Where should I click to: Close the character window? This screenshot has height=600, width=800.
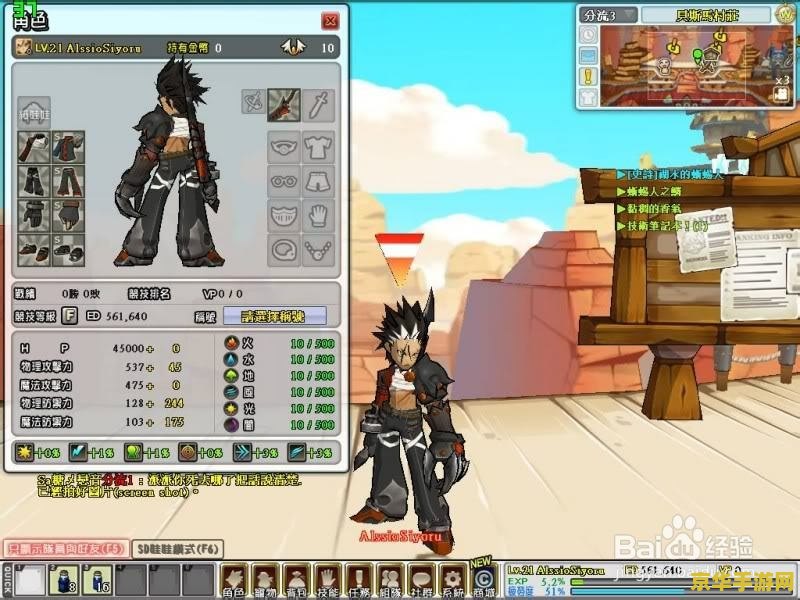(x=330, y=21)
